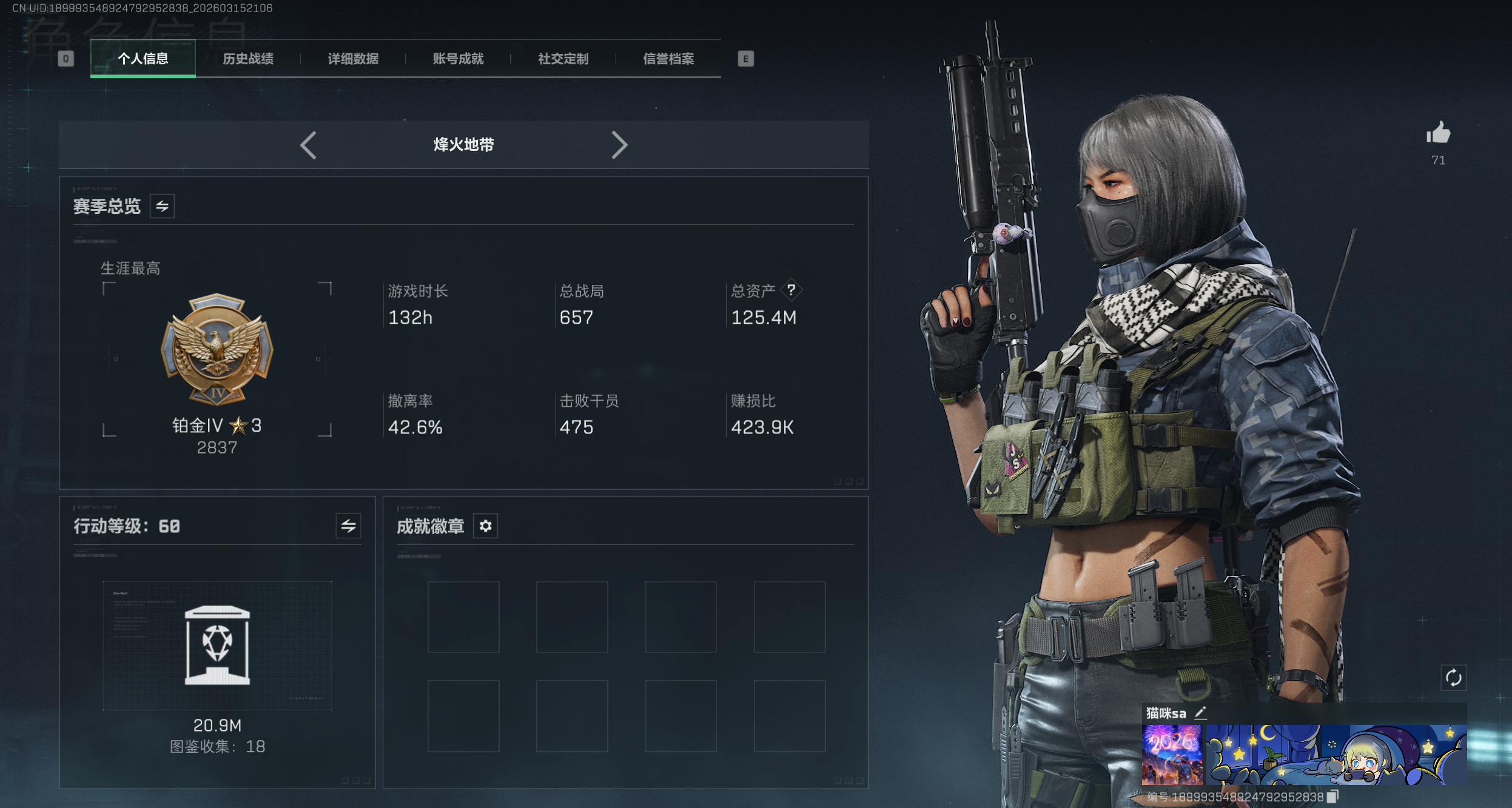This screenshot has width=1512, height=808.
Task: Navigate to next mode with right arrow
Action: 620,145
